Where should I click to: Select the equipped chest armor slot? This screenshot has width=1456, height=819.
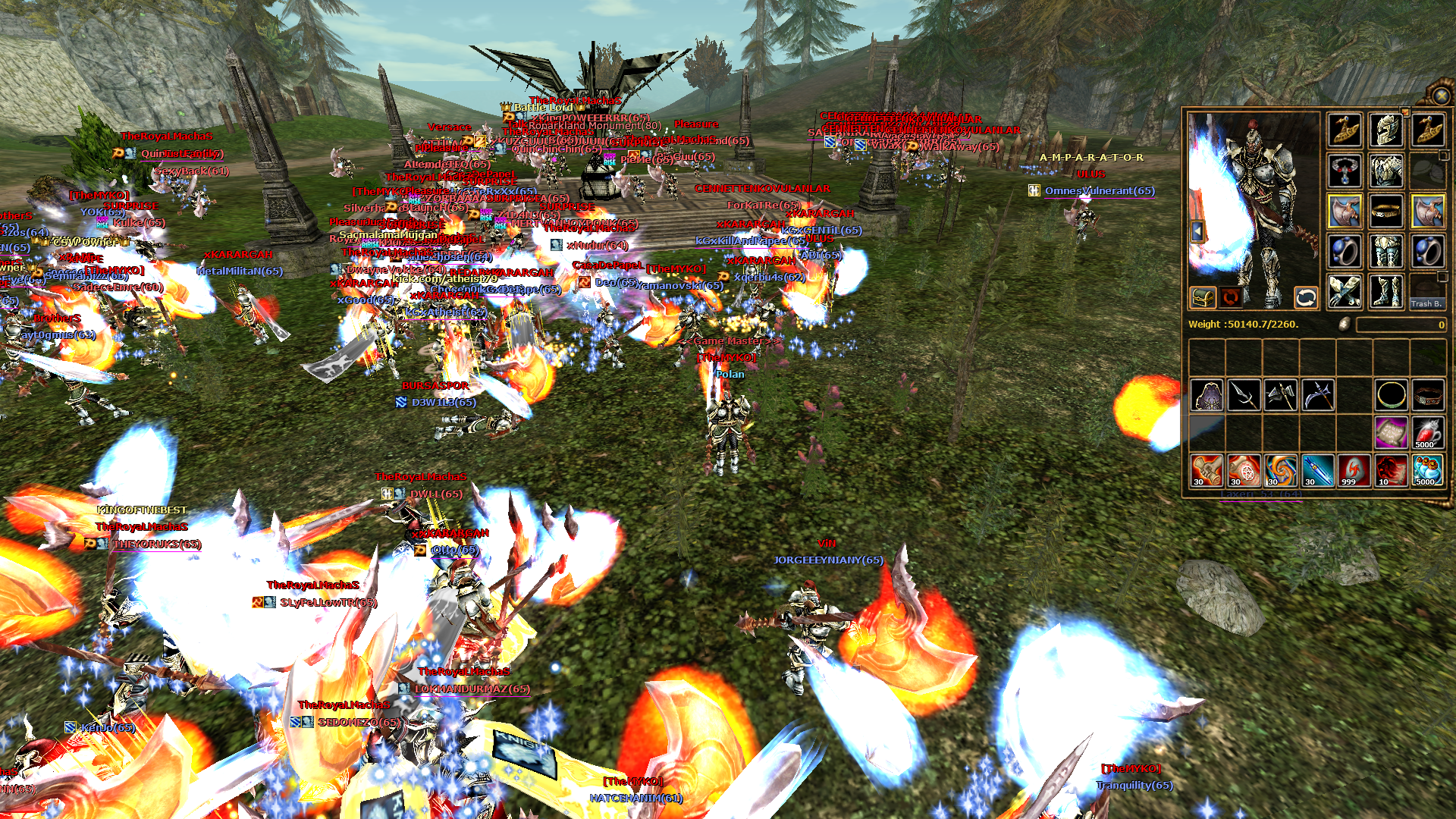pos(1386,171)
